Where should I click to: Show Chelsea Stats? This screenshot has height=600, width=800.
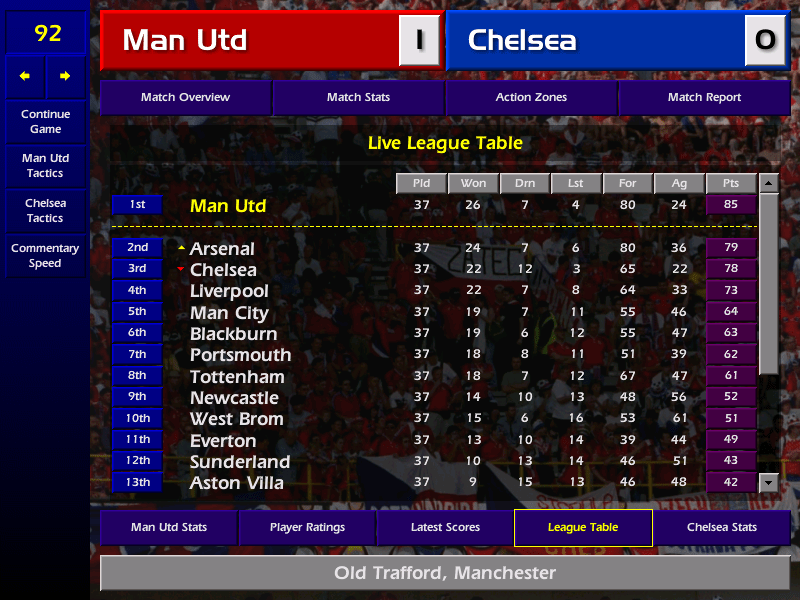[x=721, y=528]
